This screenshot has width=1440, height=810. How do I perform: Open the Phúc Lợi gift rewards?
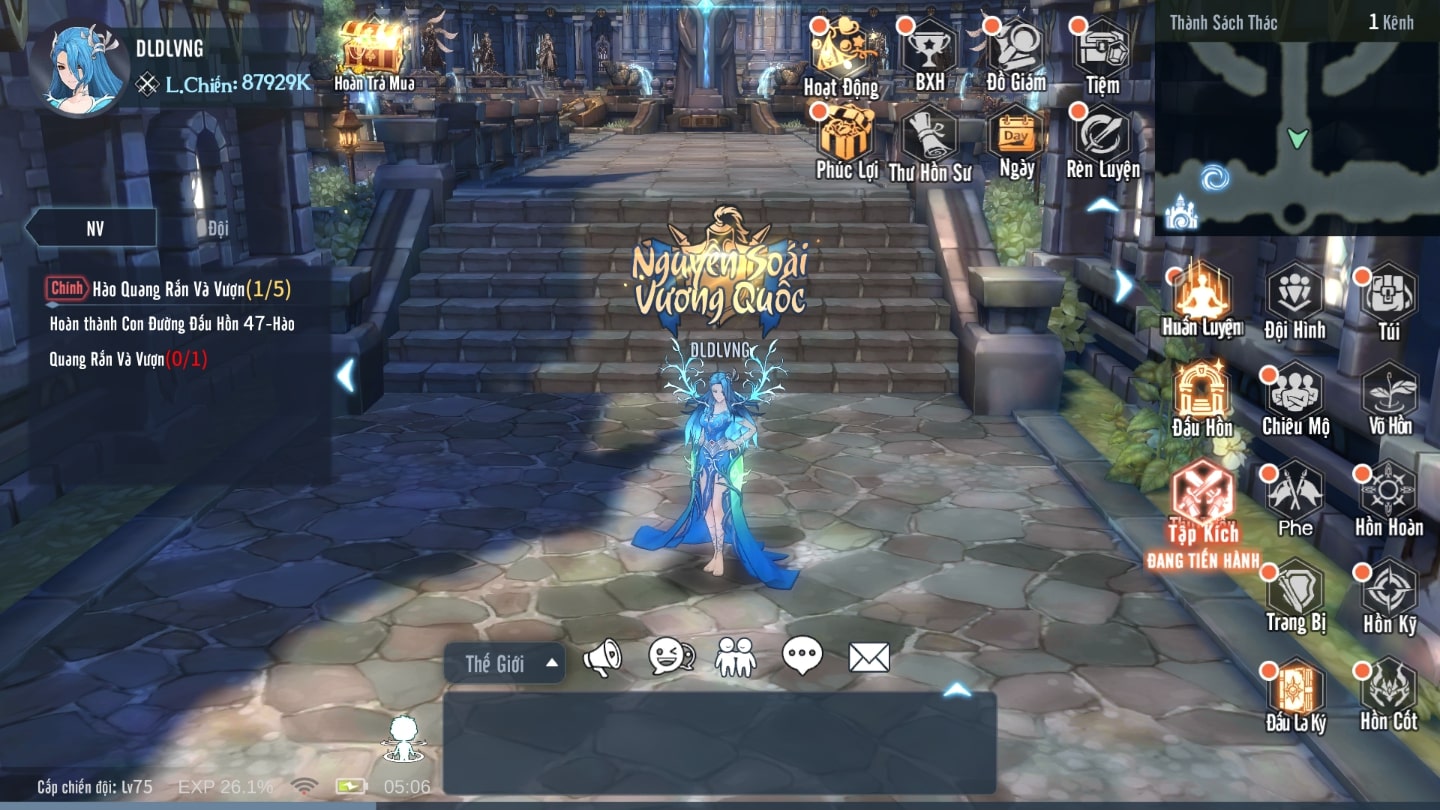click(846, 136)
